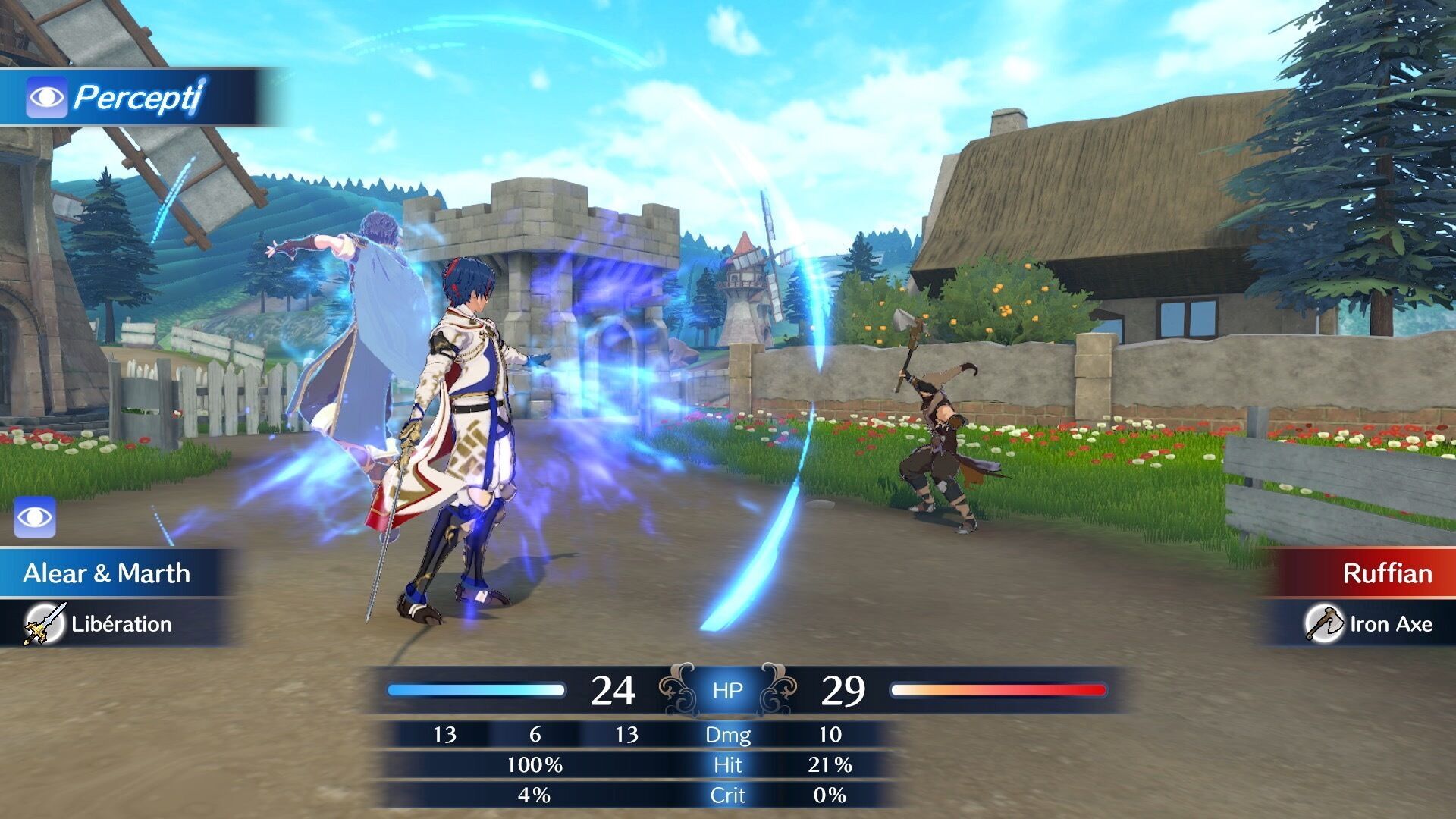Viewport: 1456px width, 819px height.
Task: Click the Iron Axe text label
Action: [1392, 624]
